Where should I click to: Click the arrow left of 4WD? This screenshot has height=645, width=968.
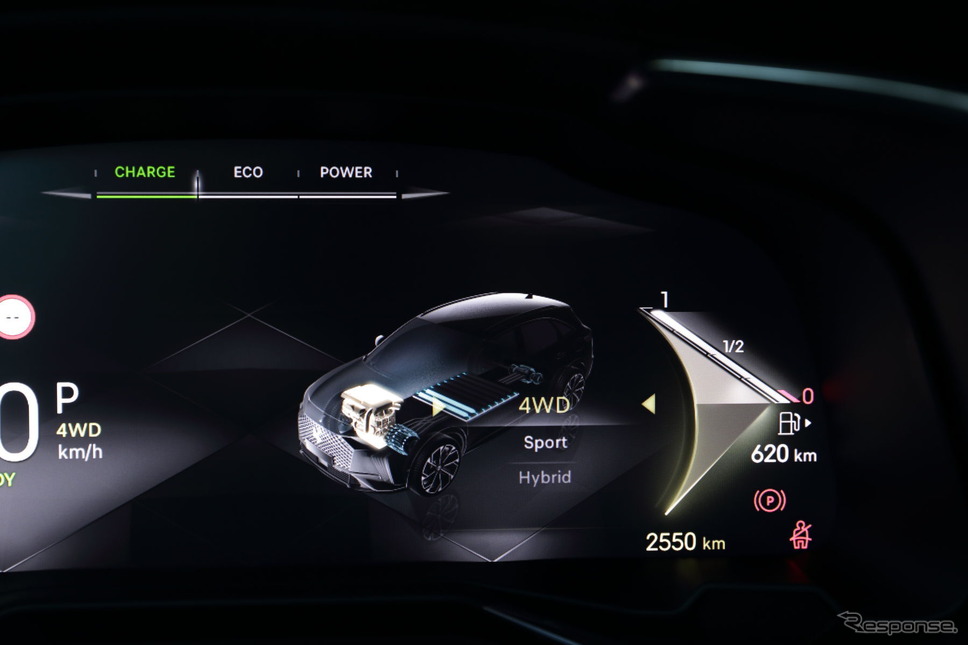(x=438, y=407)
